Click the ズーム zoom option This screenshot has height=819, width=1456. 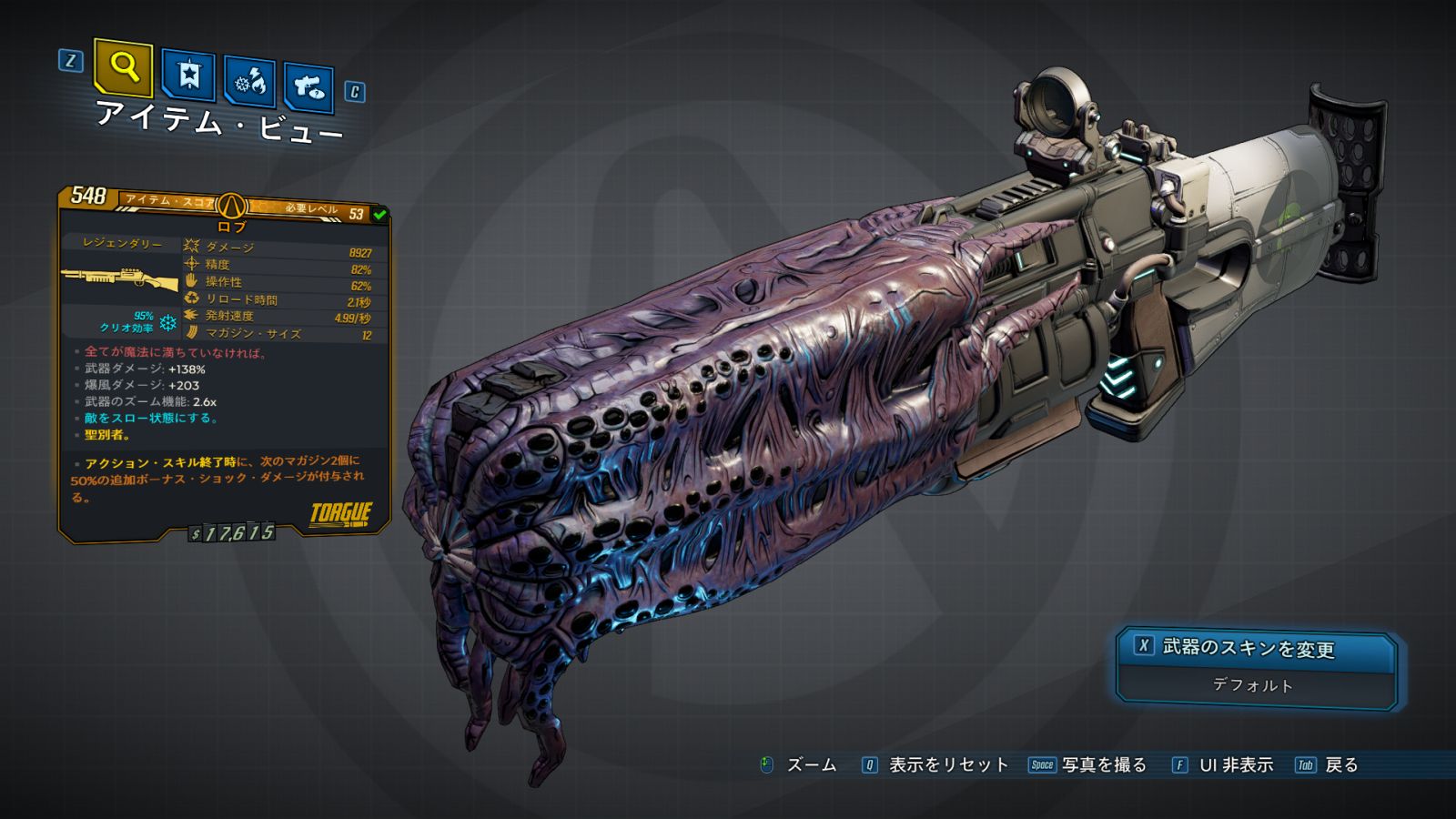point(810,765)
